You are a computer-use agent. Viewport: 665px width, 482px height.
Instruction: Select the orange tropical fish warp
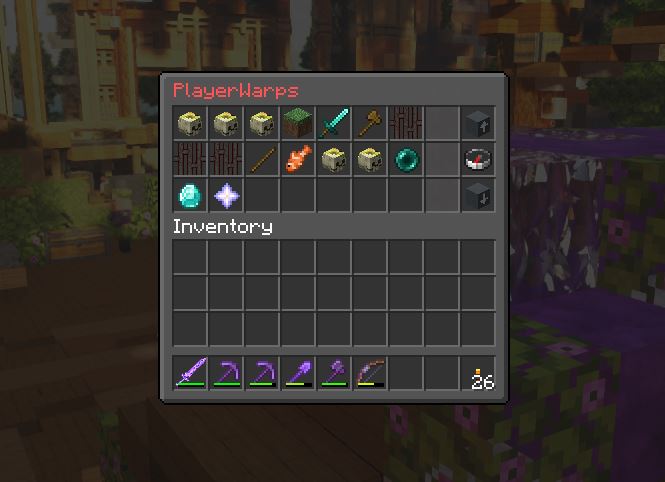click(x=297, y=159)
